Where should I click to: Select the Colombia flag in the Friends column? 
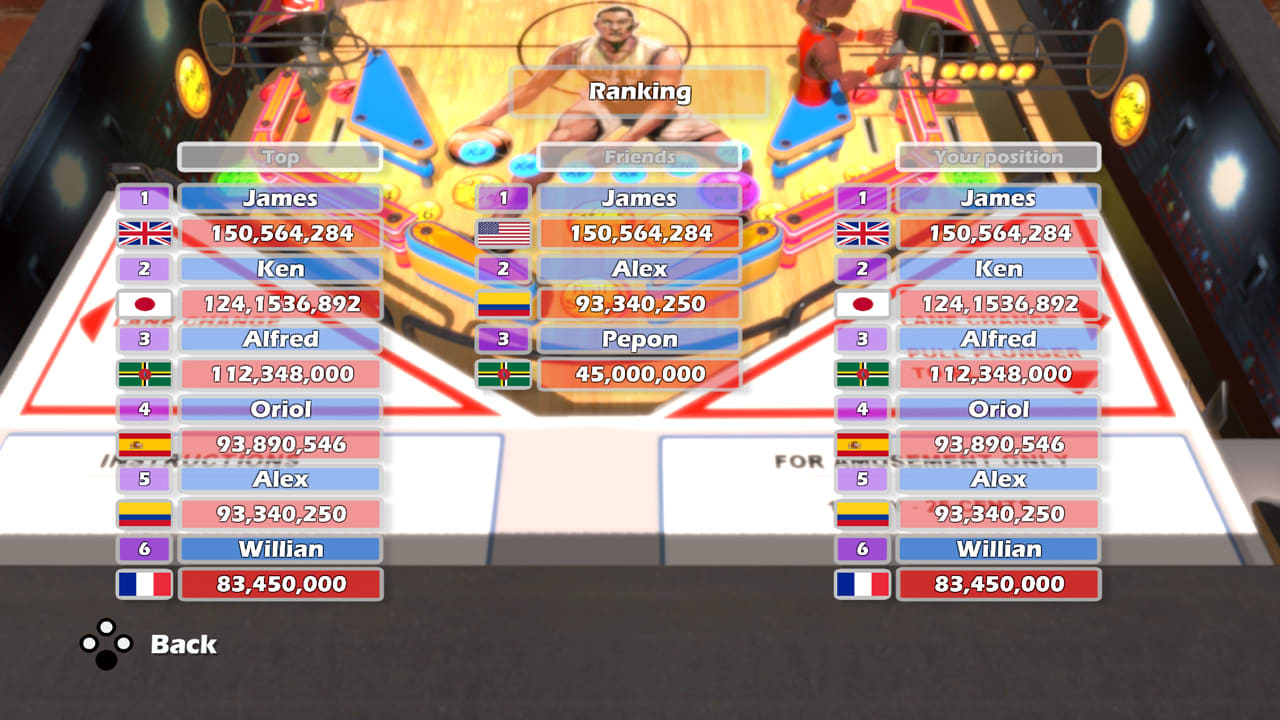pyautogui.click(x=503, y=304)
